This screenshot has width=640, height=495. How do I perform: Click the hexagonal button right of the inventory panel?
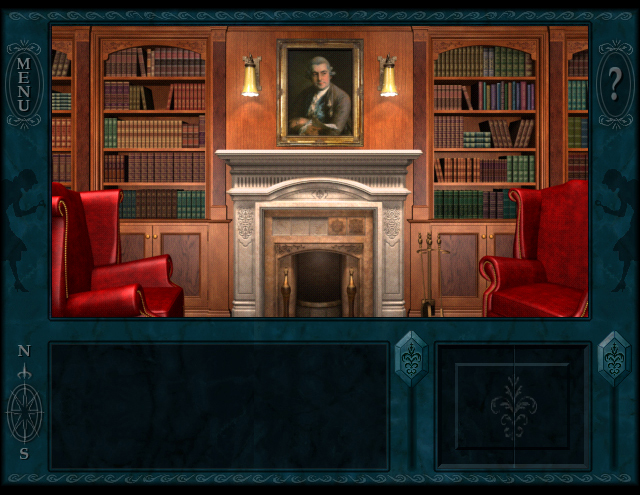tap(613, 358)
